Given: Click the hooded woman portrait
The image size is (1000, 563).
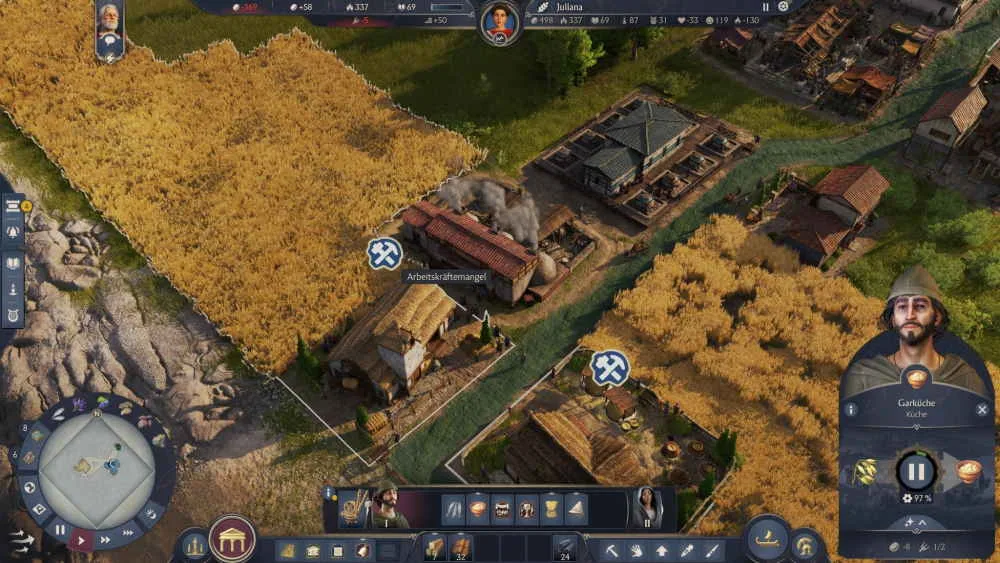Looking at the screenshot, I should (x=645, y=509).
